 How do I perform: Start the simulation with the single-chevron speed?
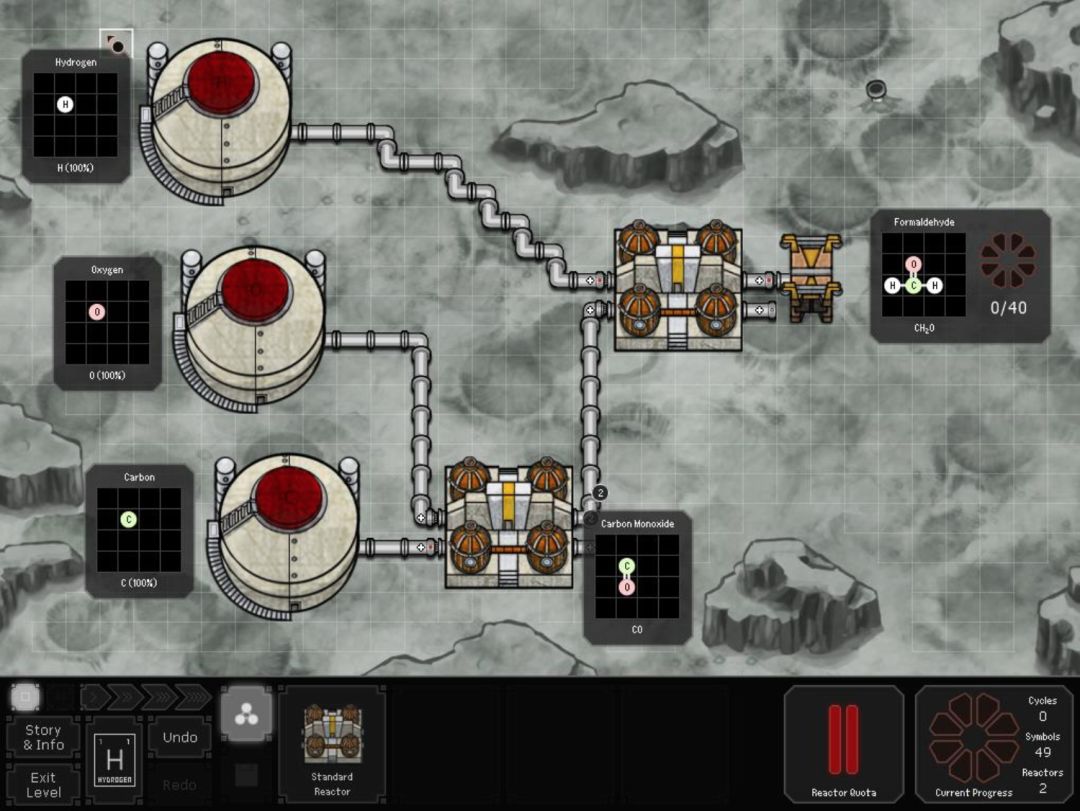(94, 695)
